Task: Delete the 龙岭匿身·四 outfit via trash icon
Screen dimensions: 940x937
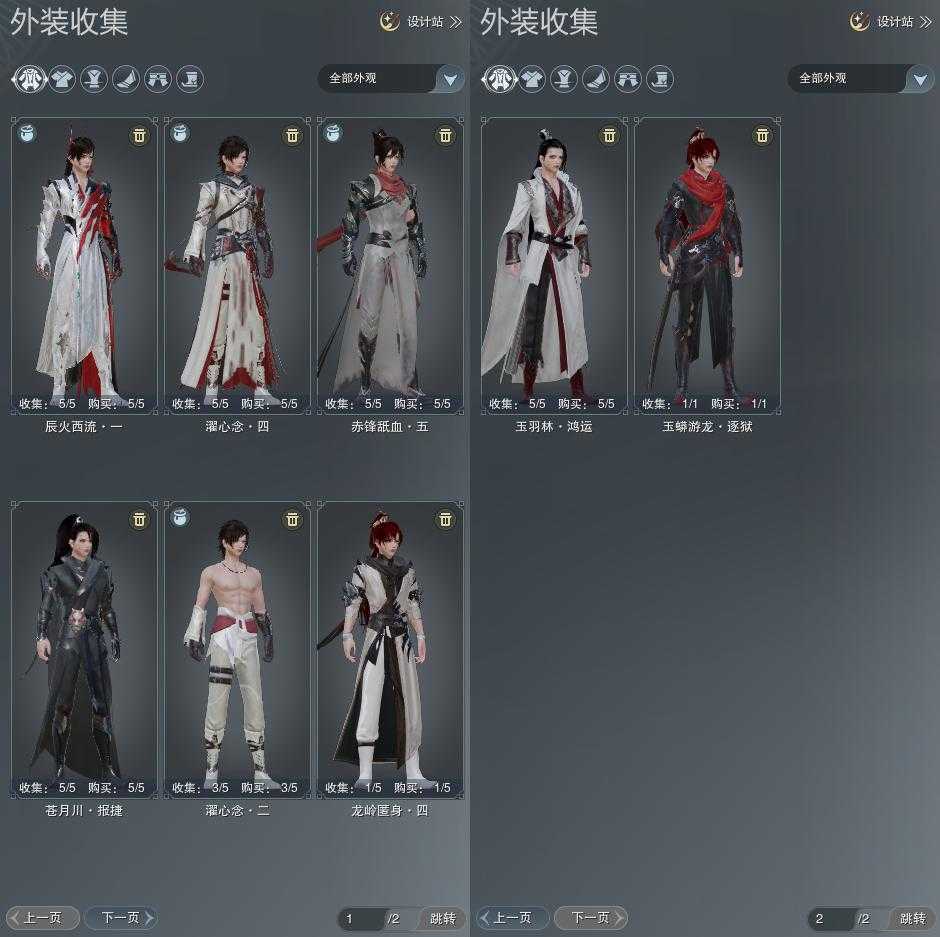Action: (x=445, y=519)
